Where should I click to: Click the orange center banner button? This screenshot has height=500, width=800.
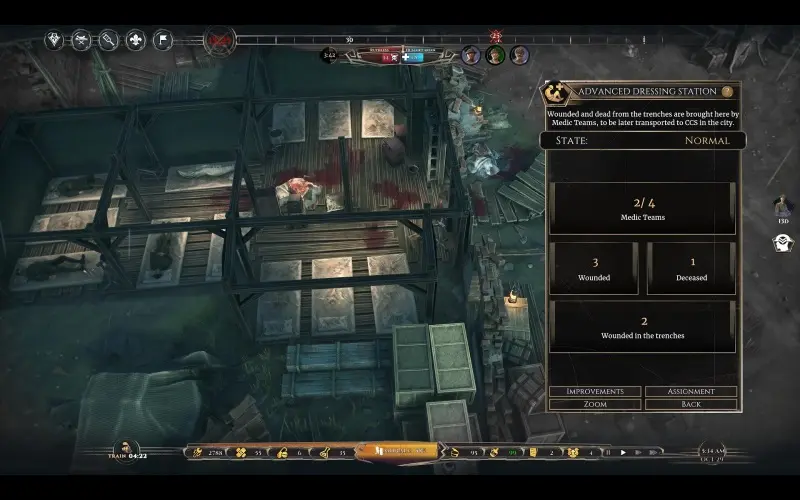coord(399,452)
